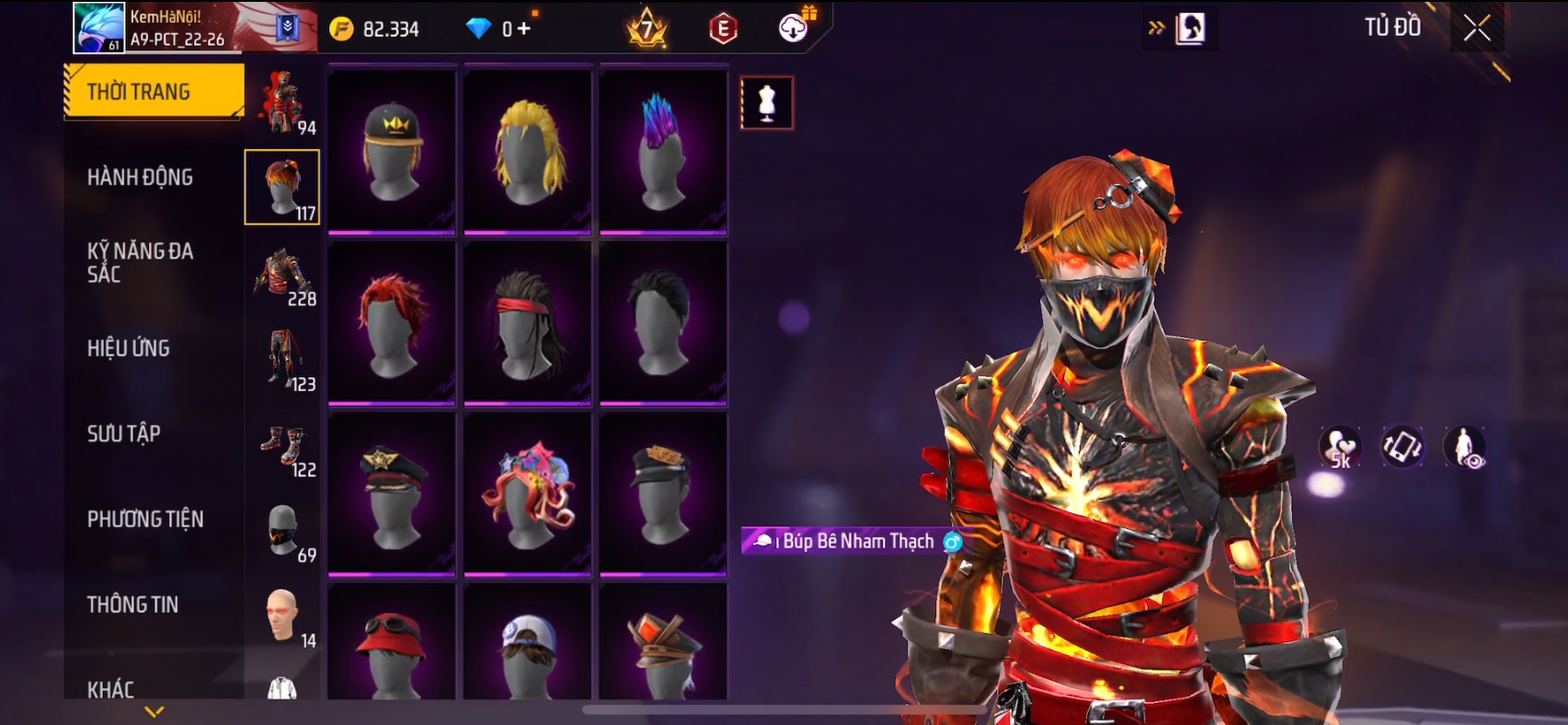Select the long blonde hair item
This screenshot has height=725, width=1568.
[528, 150]
